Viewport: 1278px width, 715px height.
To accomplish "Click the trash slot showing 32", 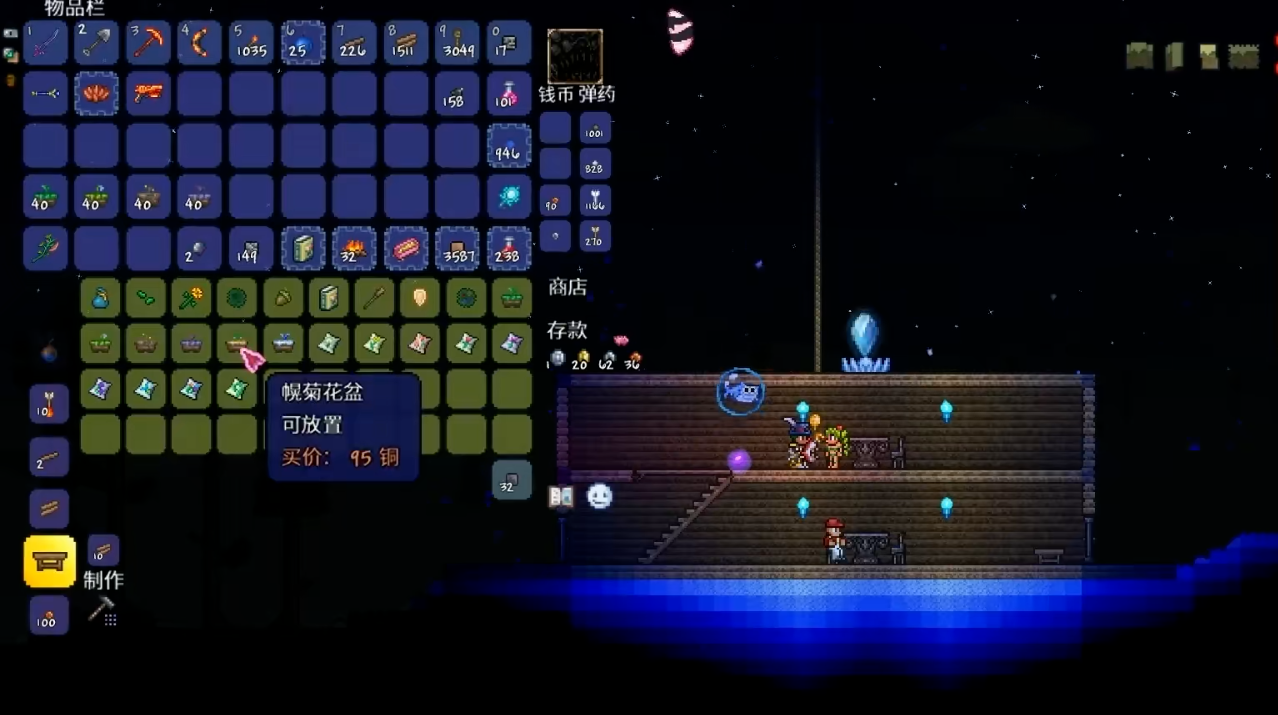I will coord(511,480).
